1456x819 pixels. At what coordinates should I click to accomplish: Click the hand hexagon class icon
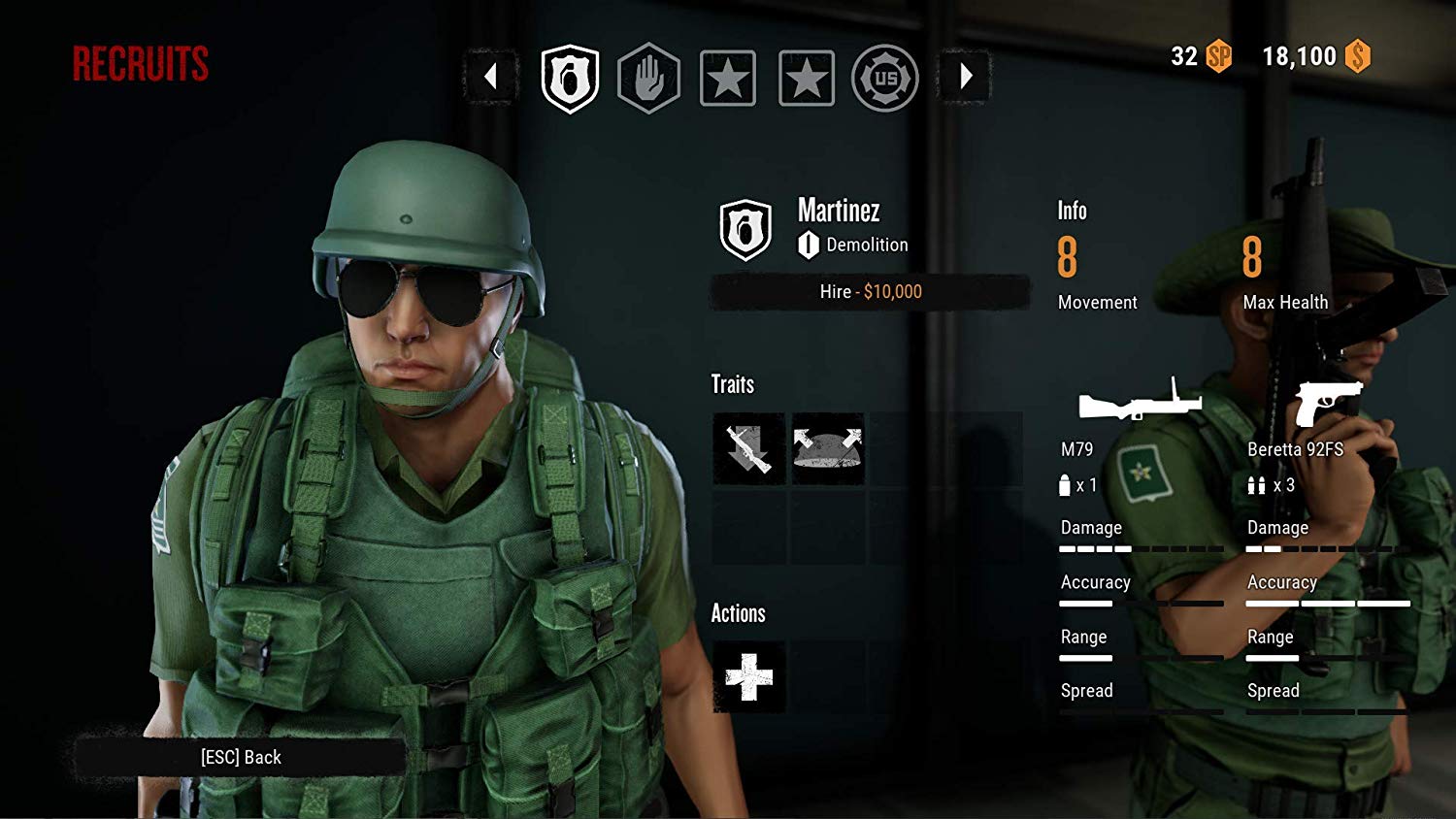(649, 78)
